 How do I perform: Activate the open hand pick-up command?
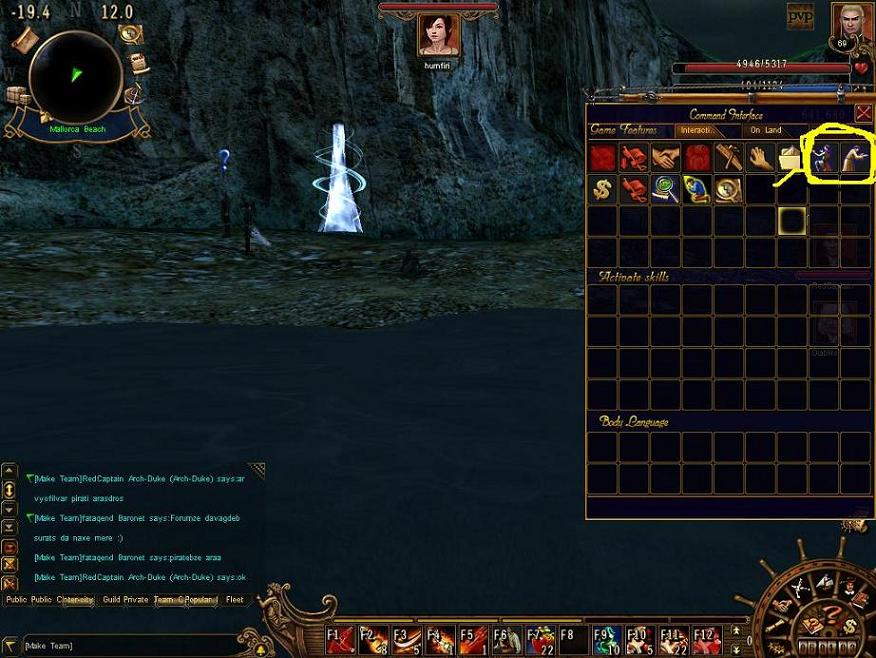point(760,159)
